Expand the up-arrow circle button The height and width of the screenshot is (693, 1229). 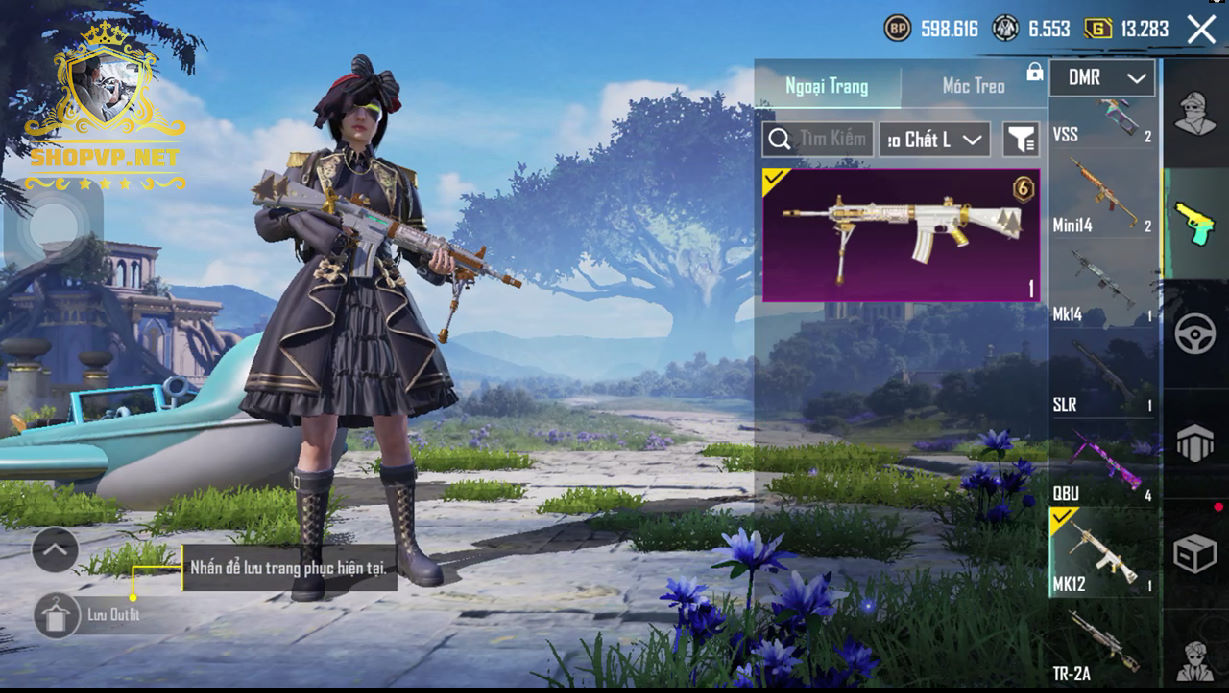coord(55,549)
